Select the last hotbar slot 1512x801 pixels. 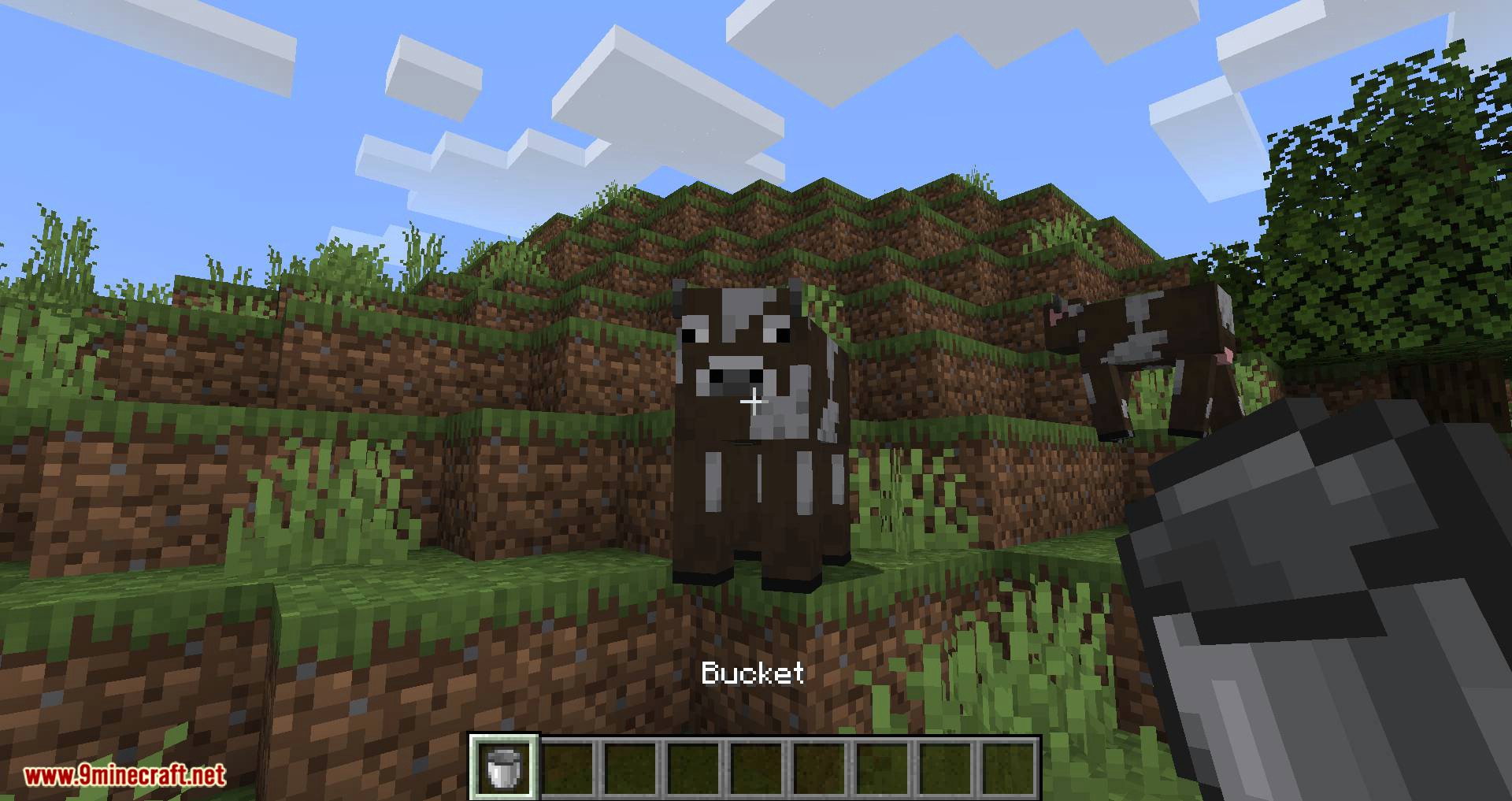click(x=1008, y=768)
